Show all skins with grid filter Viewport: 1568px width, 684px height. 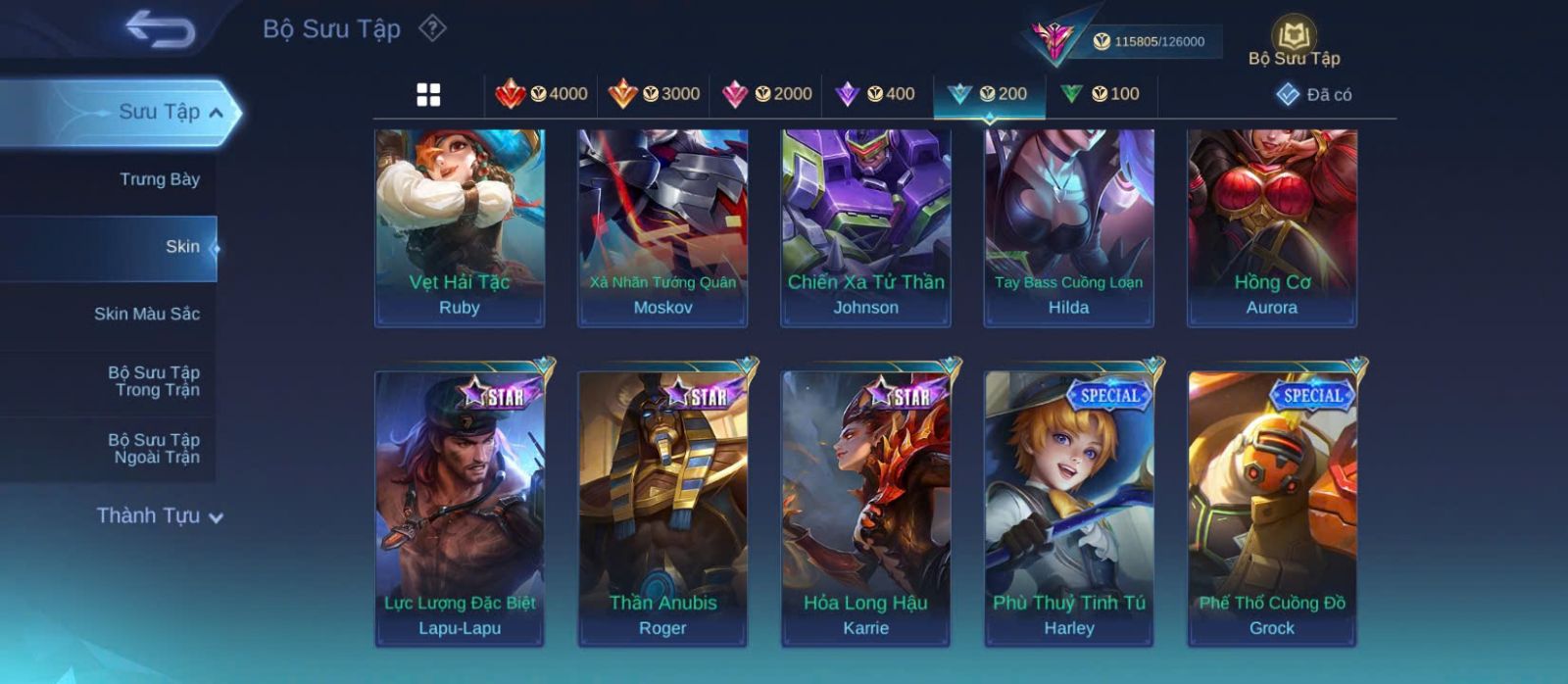coord(428,94)
